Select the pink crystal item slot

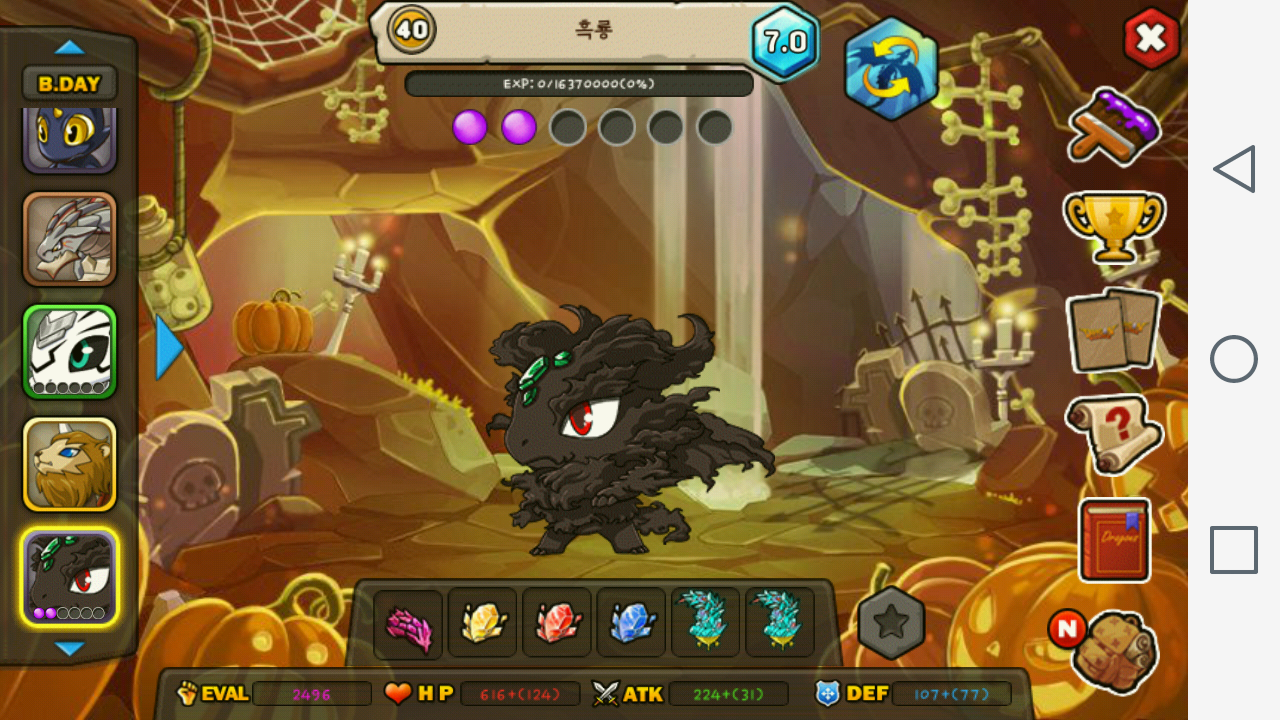pos(408,624)
